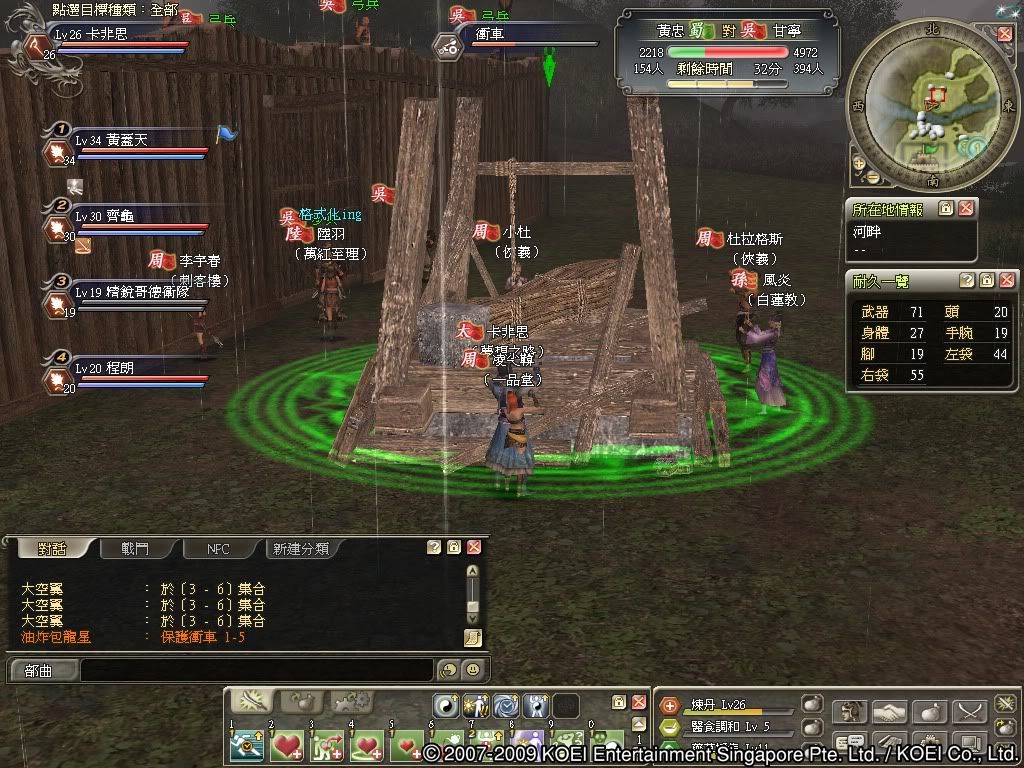Close the minimap panel
The image size is (1024, 768).
coord(1005,33)
